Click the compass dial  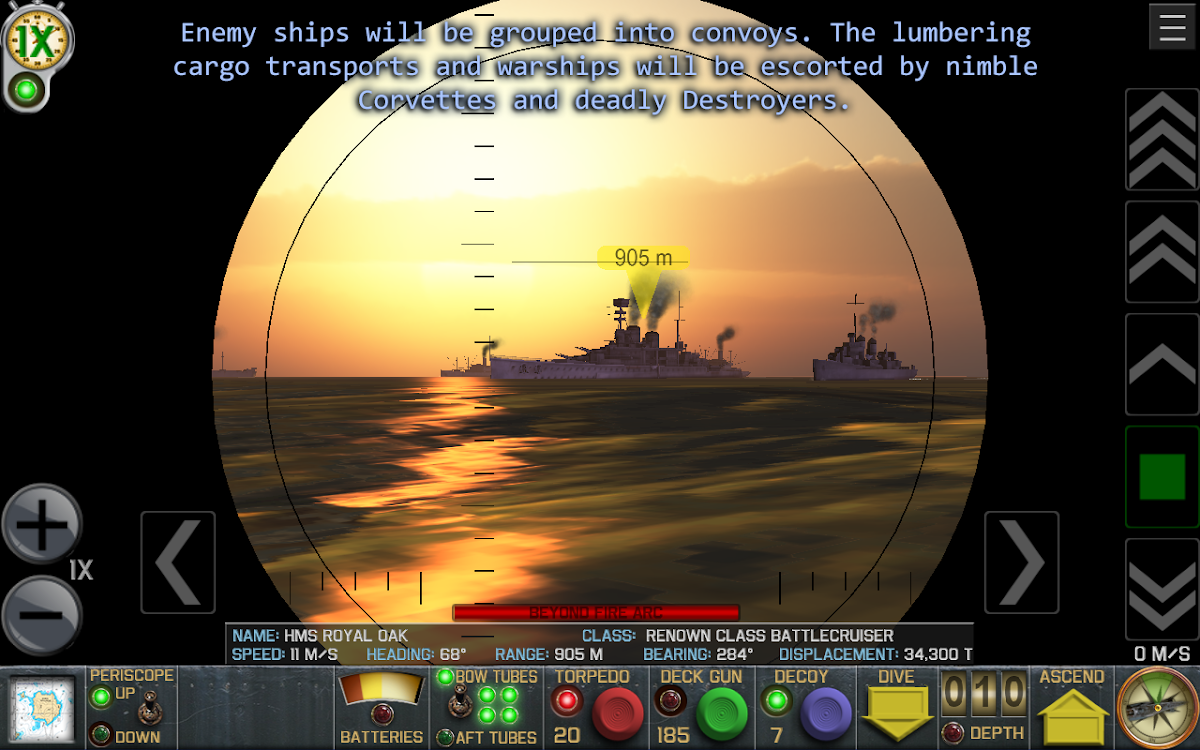1156,708
